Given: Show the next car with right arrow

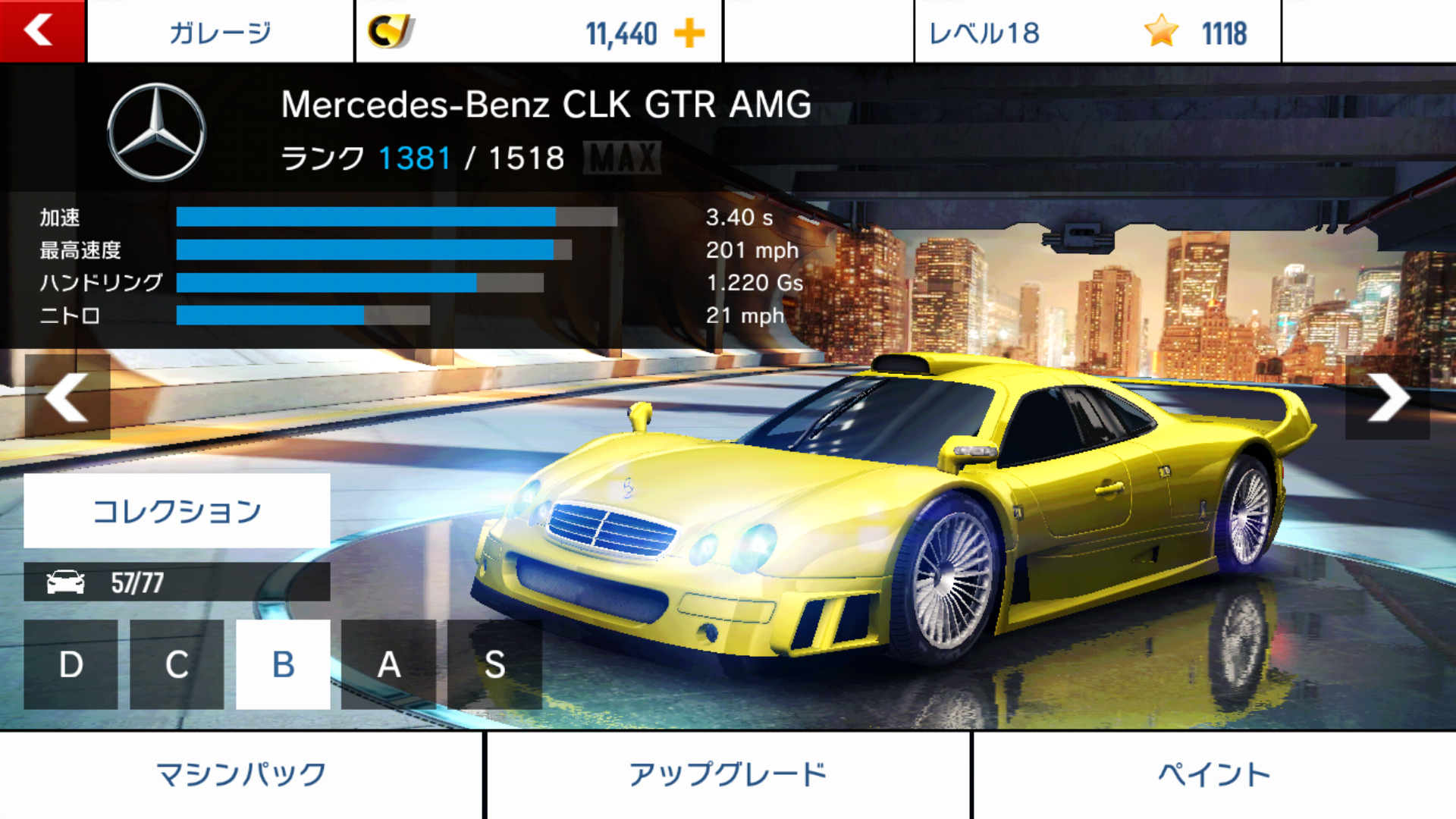Looking at the screenshot, I should [x=1388, y=397].
